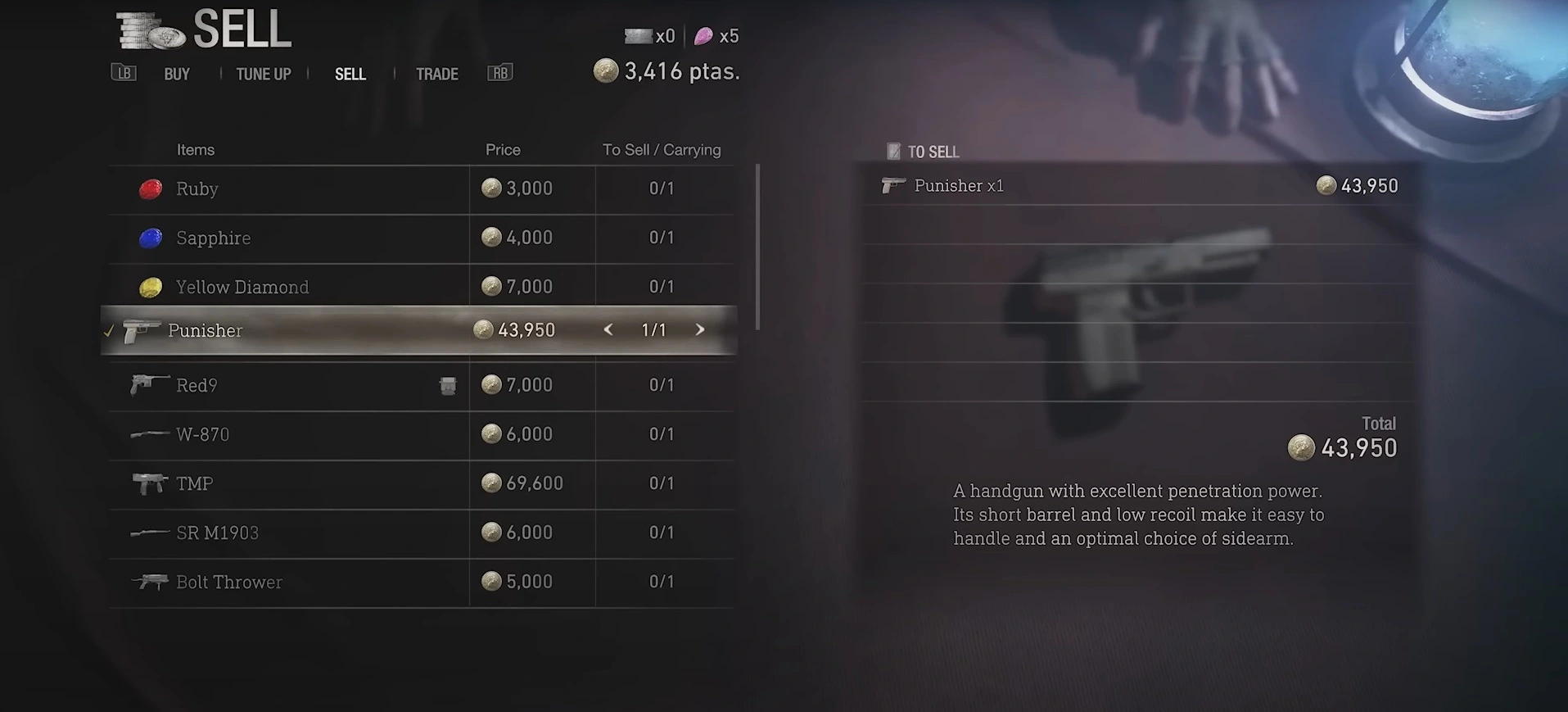Decrease Punisher sell quantity with left arrow

pos(608,329)
